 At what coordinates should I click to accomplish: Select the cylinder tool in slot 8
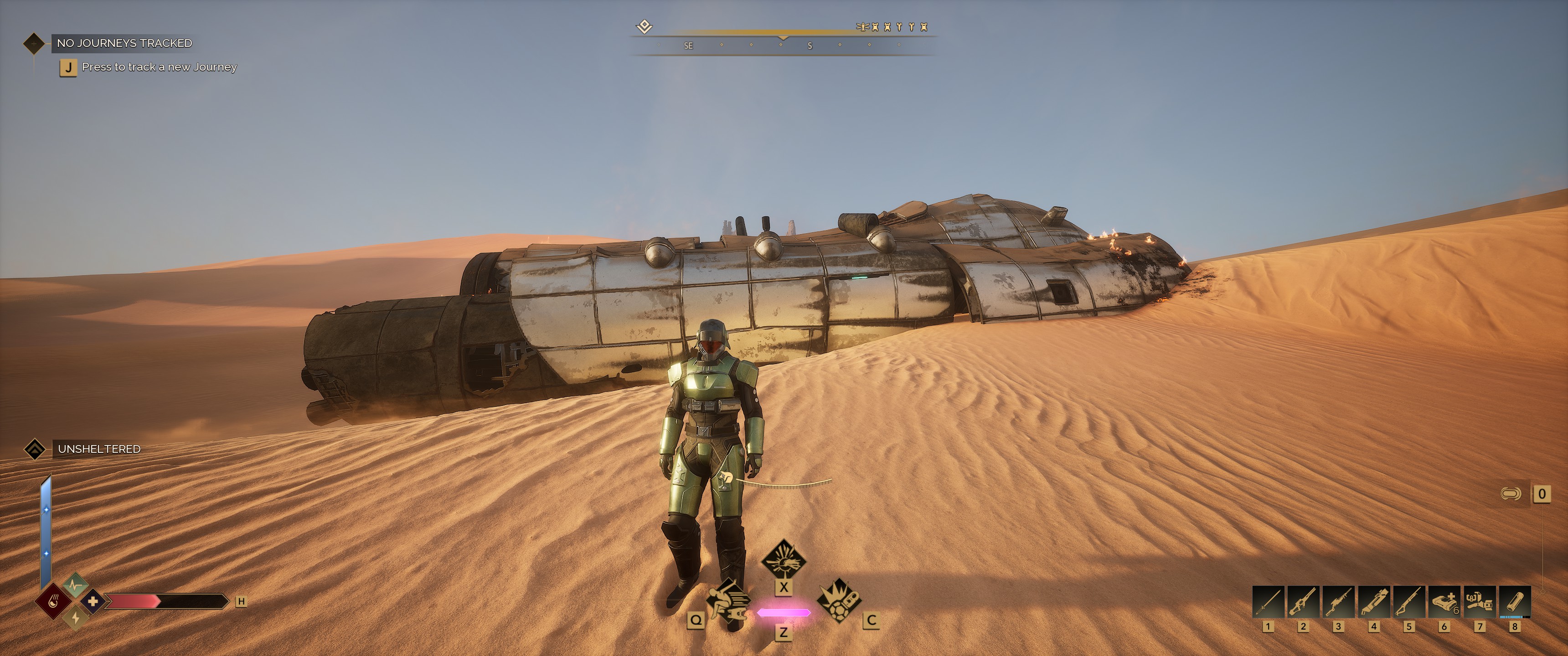1514,602
